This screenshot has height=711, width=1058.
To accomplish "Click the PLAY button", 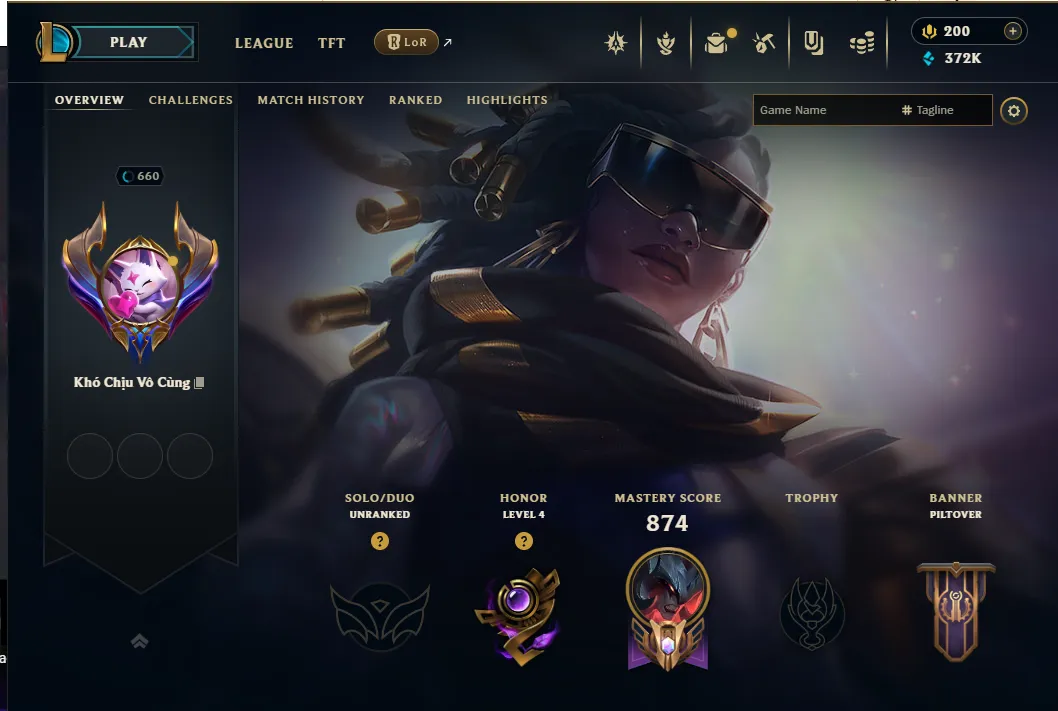I will tap(128, 42).
